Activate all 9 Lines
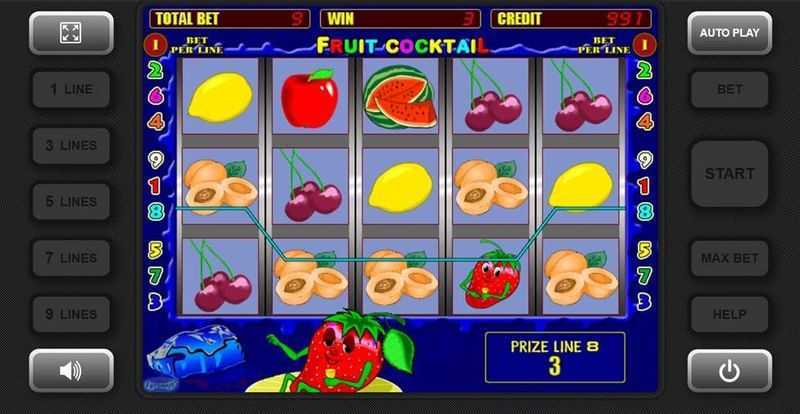Image resolution: width=800 pixels, height=414 pixels. [x=70, y=314]
